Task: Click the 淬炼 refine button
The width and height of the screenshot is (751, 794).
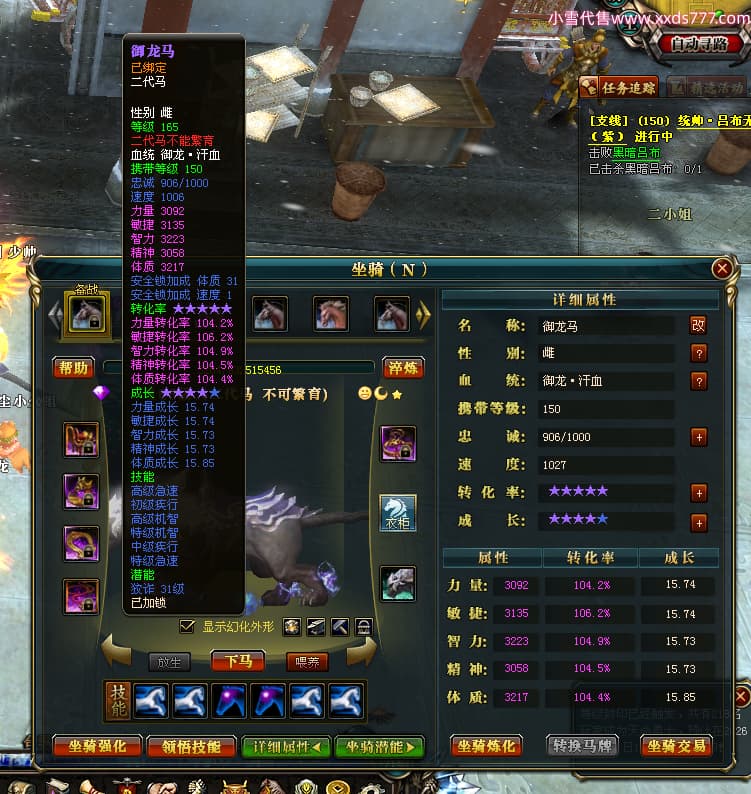Action: (x=404, y=368)
